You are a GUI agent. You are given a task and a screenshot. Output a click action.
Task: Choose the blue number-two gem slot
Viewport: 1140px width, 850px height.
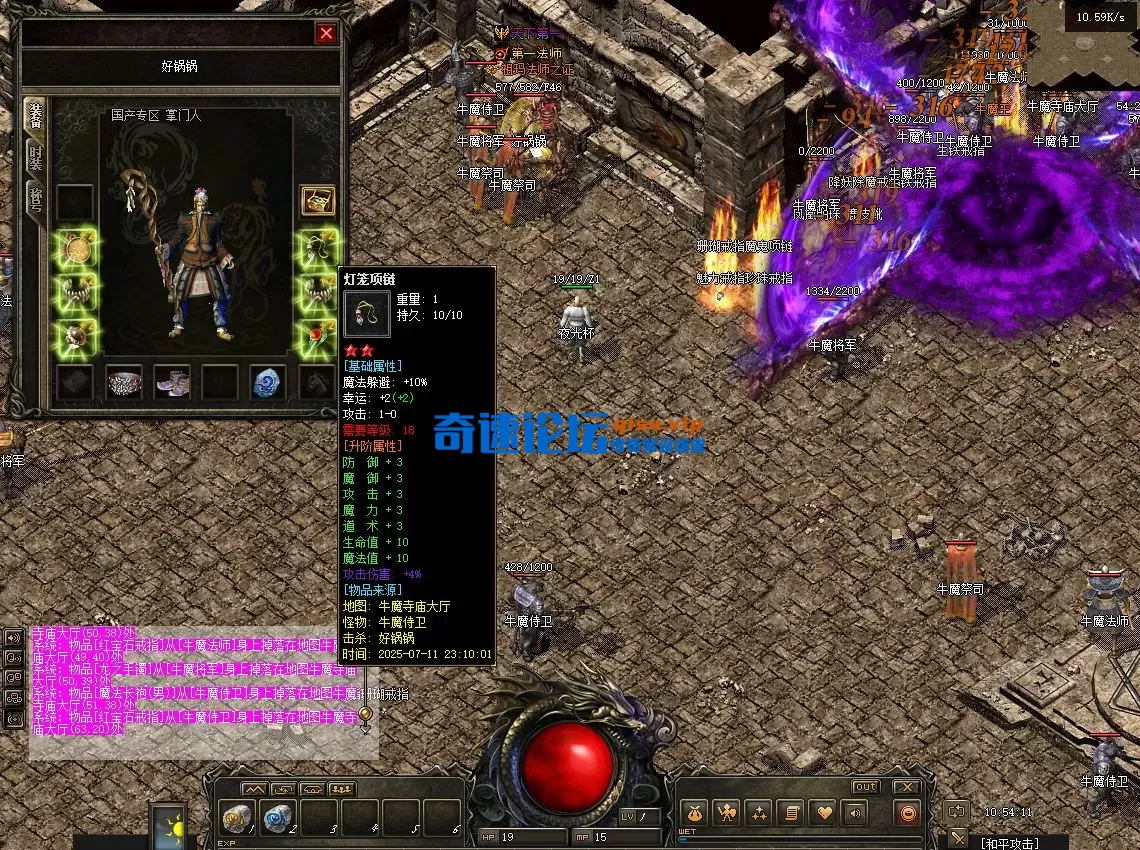tap(268, 382)
